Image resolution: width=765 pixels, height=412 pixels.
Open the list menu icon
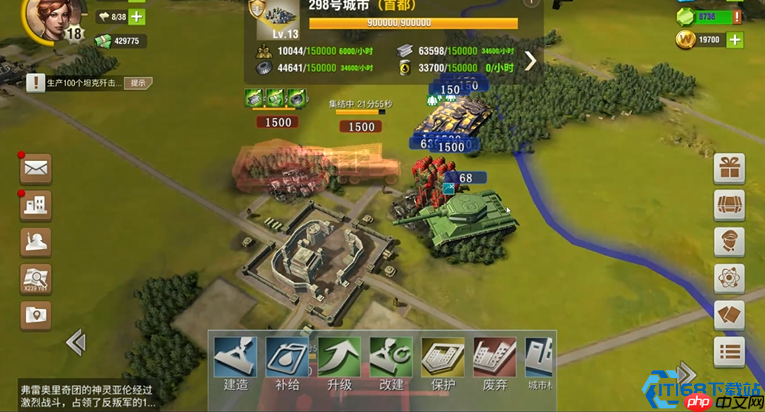(x=729, y=352)
